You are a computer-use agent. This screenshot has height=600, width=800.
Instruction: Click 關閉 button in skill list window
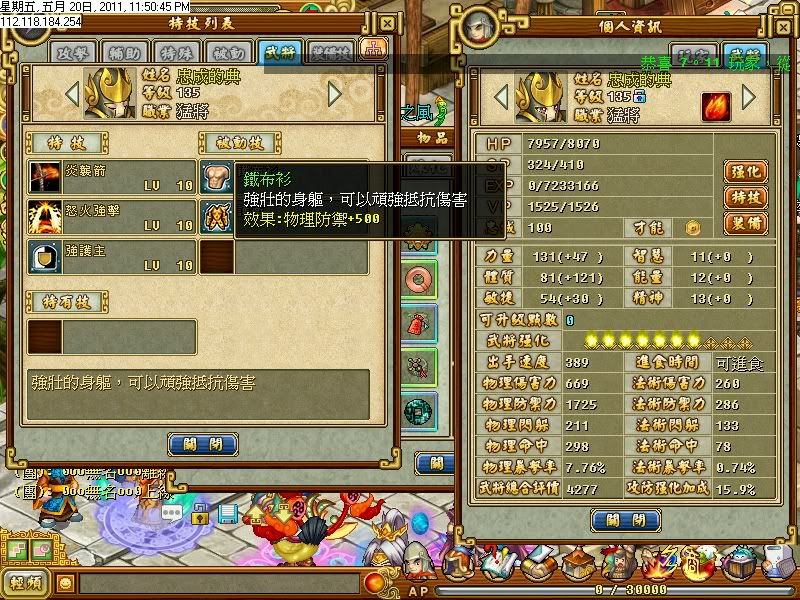[202, 444]
